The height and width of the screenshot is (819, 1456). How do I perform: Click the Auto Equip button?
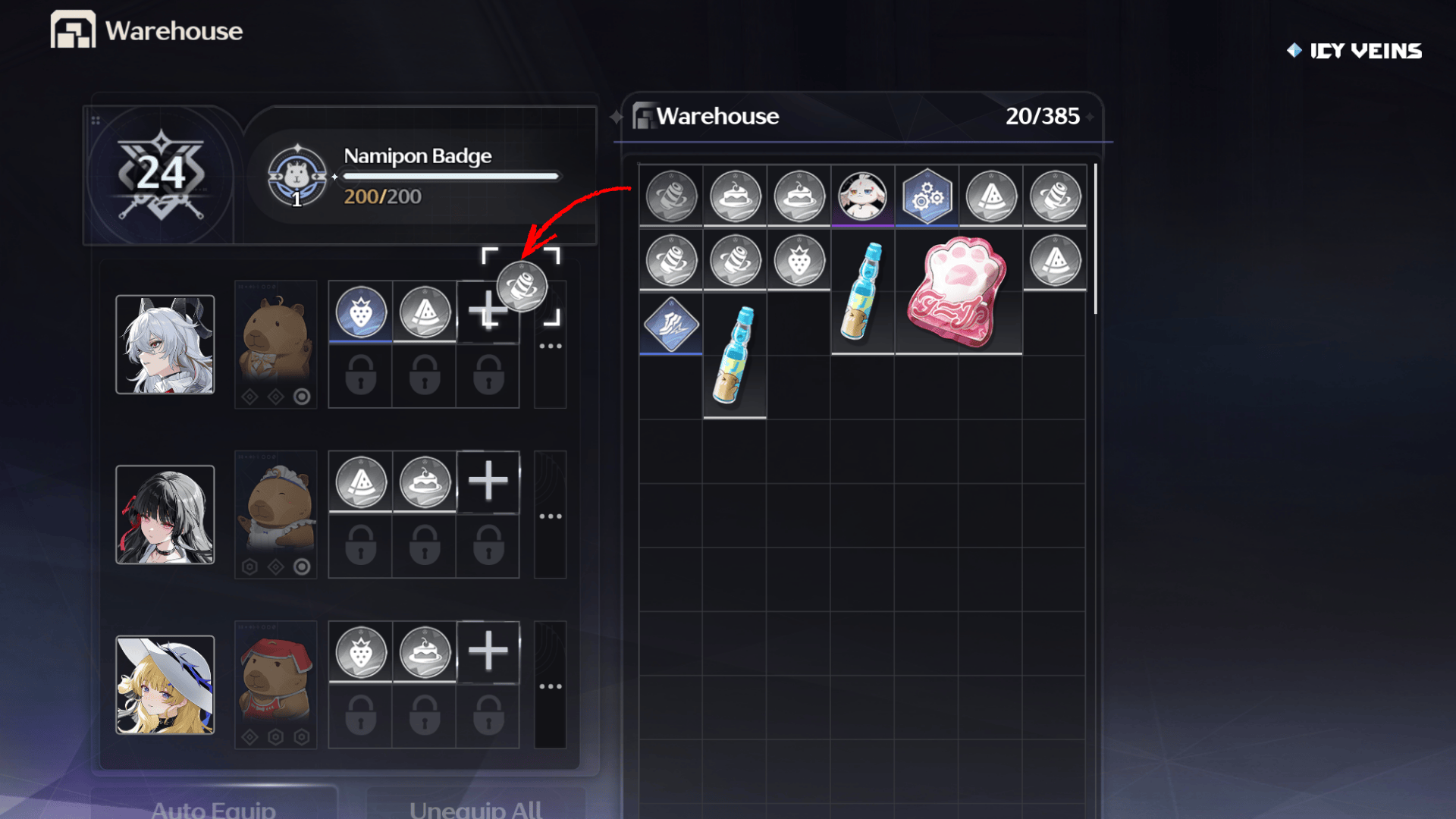(214, 807)
